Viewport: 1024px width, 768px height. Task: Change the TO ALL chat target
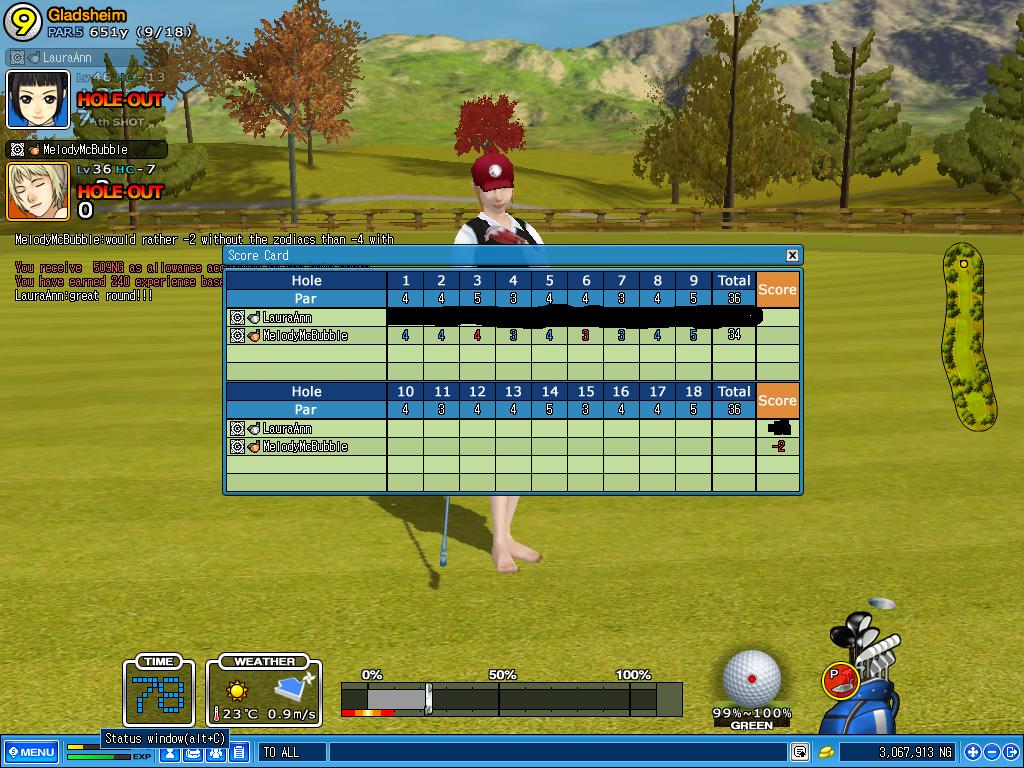point(291,752)
